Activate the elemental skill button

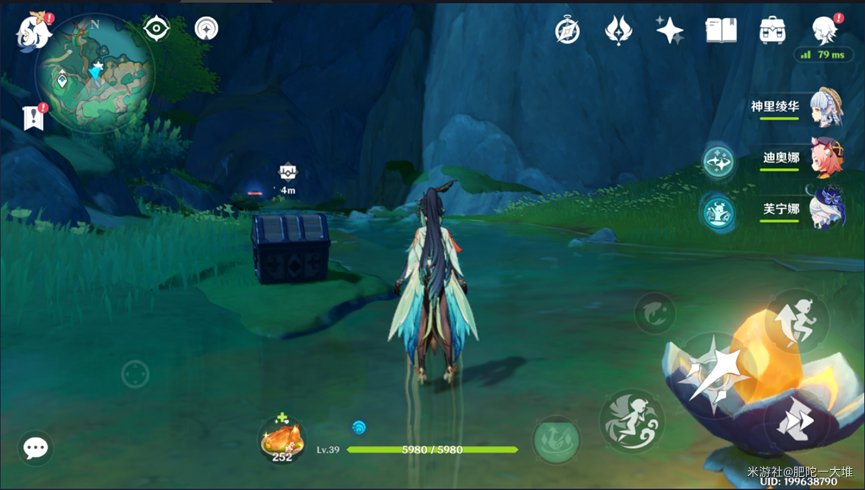(632, 420)
